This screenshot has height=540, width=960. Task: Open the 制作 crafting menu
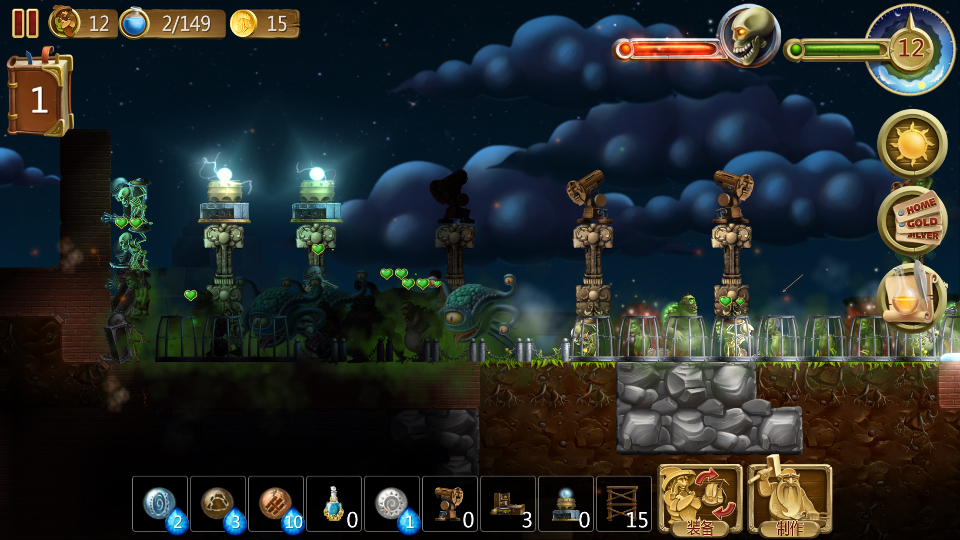click(790, 499)
